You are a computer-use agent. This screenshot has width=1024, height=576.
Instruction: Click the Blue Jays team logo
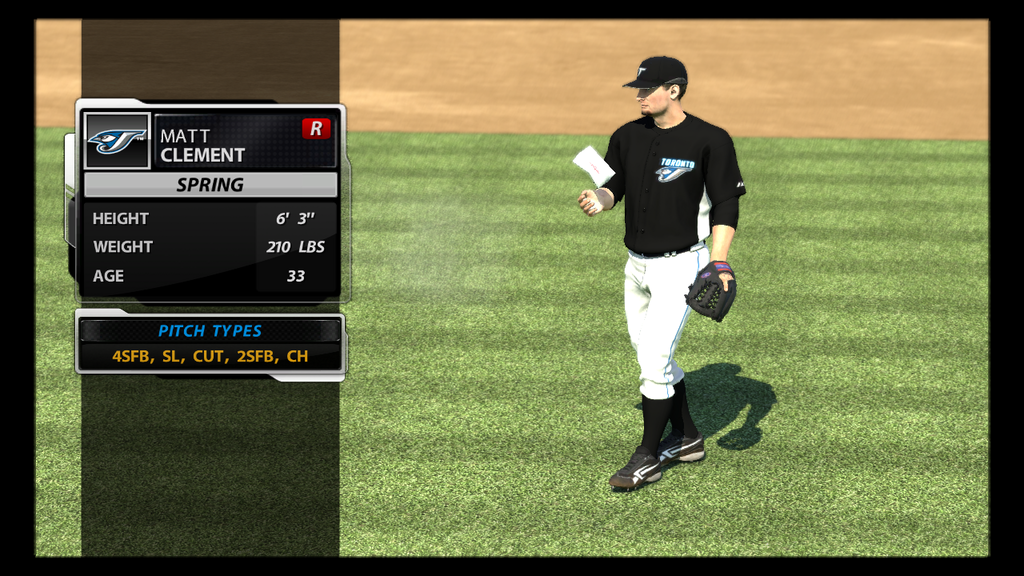(x=117, y=141)
